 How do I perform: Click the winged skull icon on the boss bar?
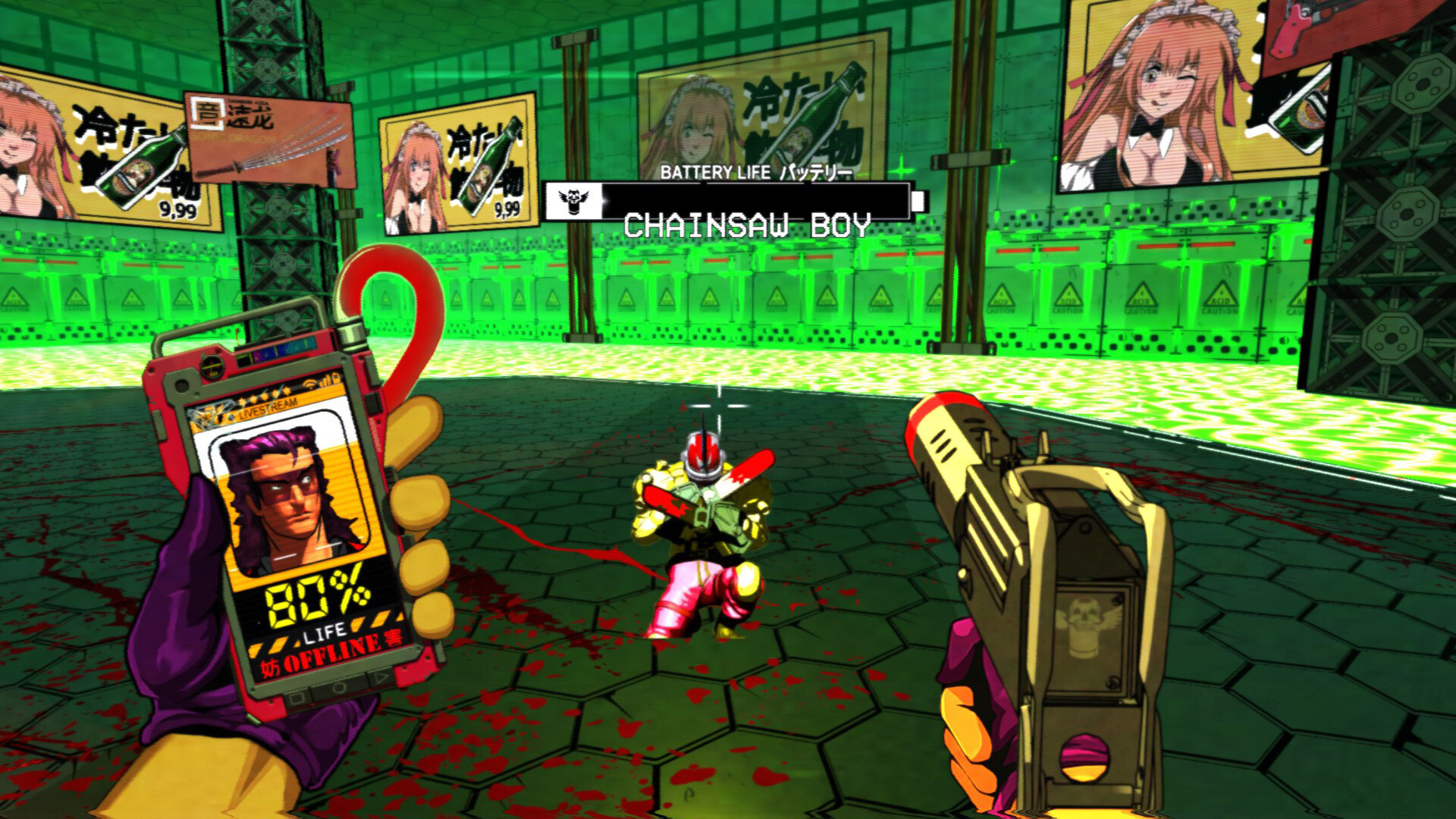pyautogui.click(x=573, y=202)
